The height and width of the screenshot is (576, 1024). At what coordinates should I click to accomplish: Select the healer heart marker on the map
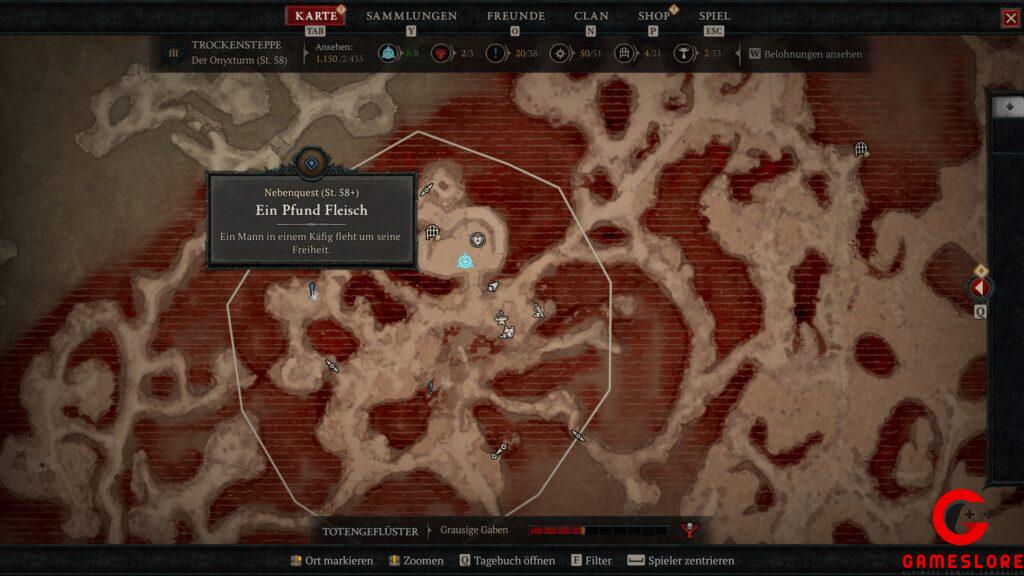pos(478,239)
